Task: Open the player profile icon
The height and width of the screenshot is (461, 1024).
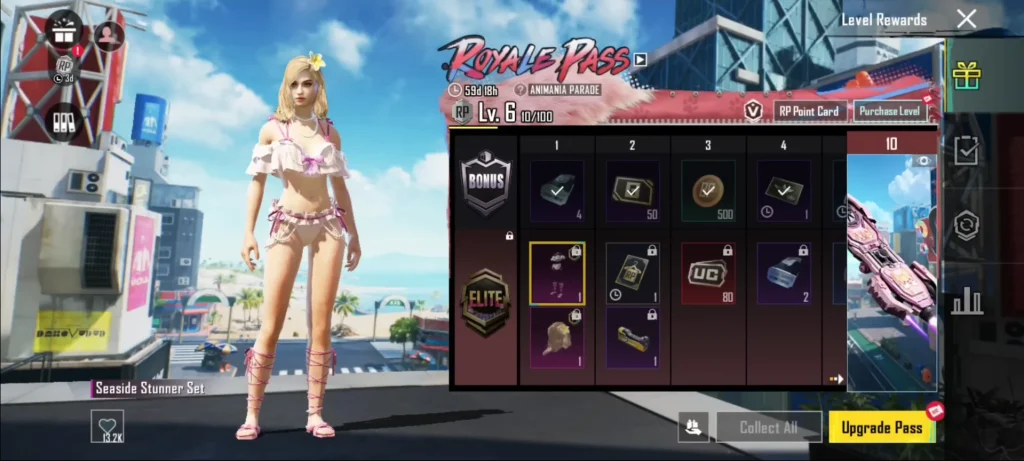Action: (108, 35)
